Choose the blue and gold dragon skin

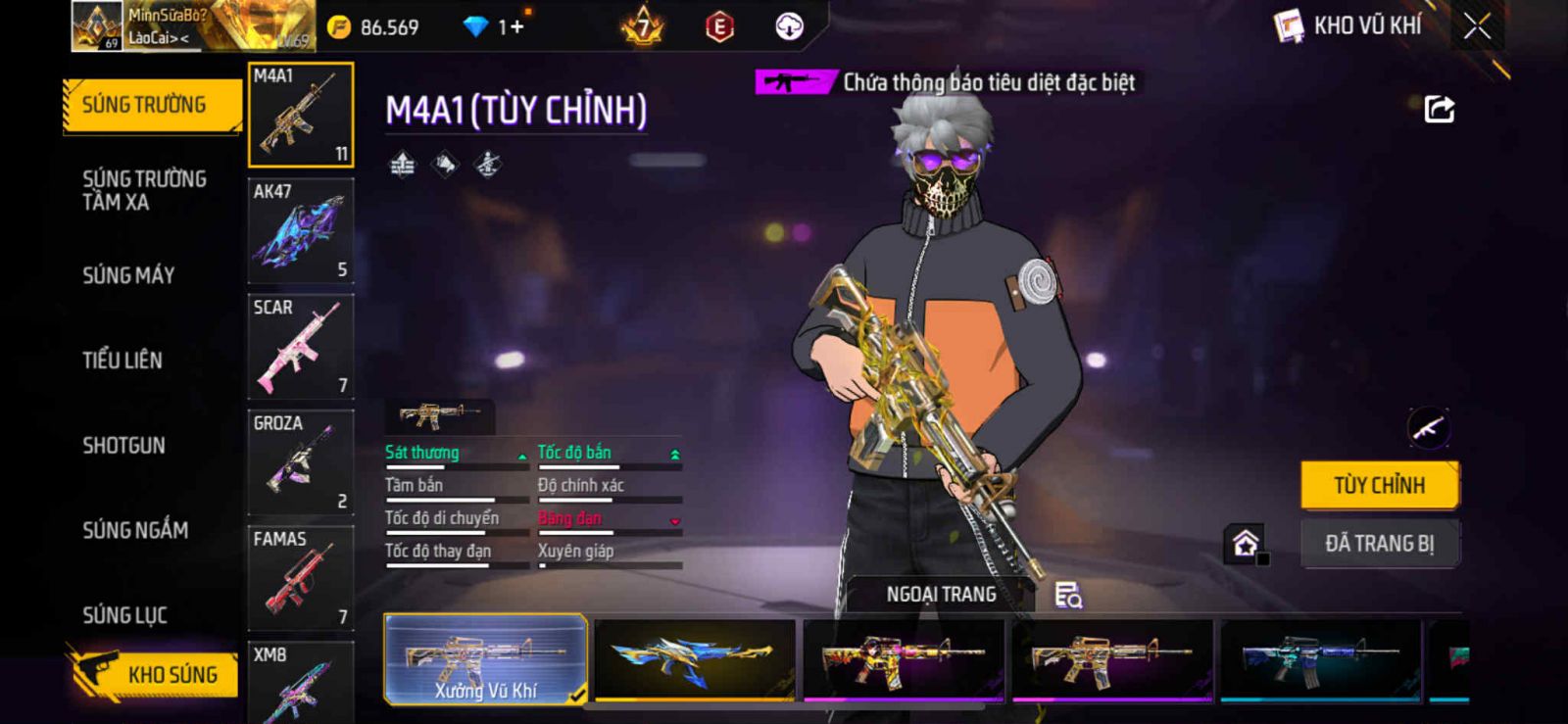point(695,659)
